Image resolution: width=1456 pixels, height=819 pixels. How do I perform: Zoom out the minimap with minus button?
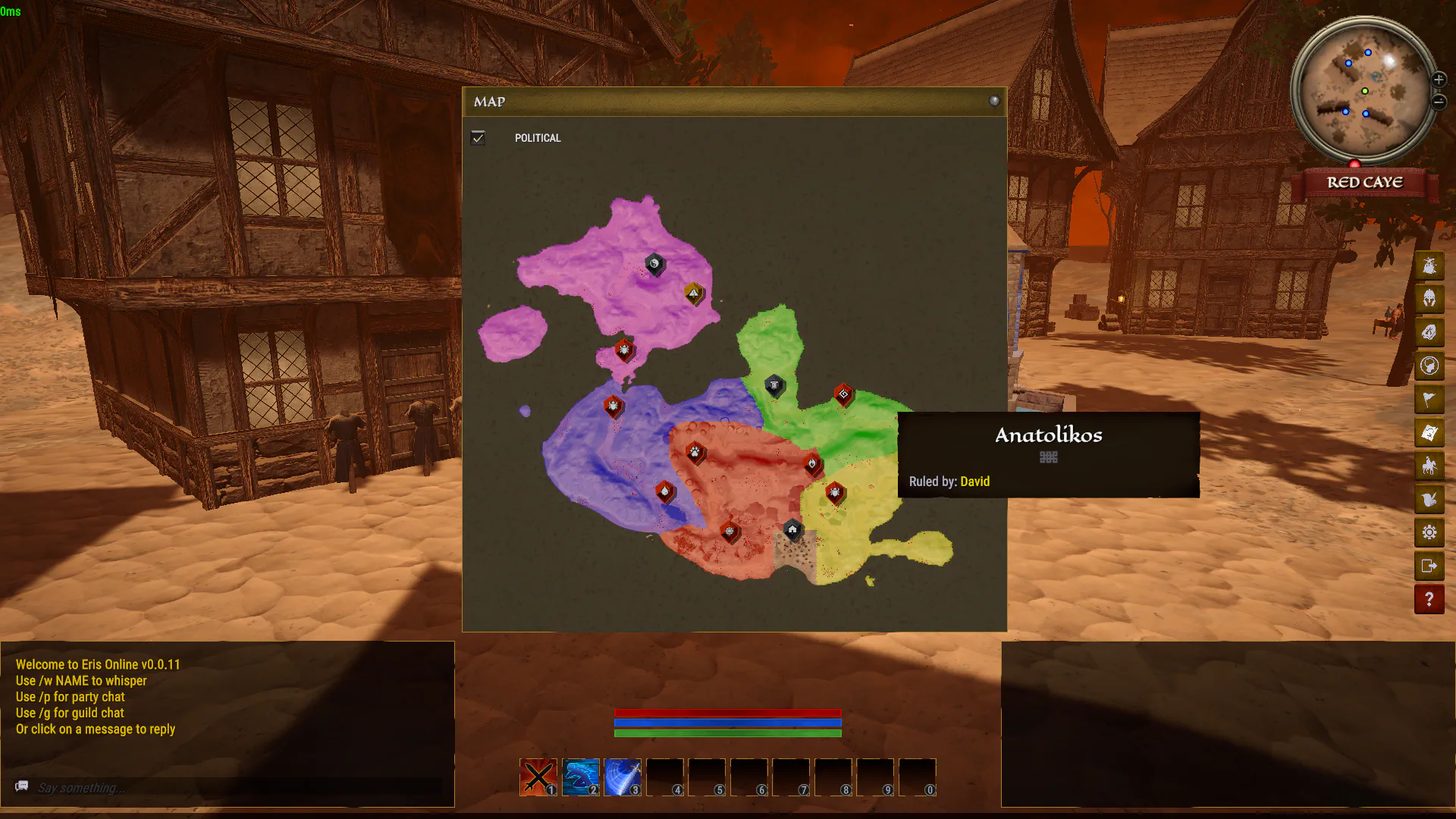[1439, 102]
